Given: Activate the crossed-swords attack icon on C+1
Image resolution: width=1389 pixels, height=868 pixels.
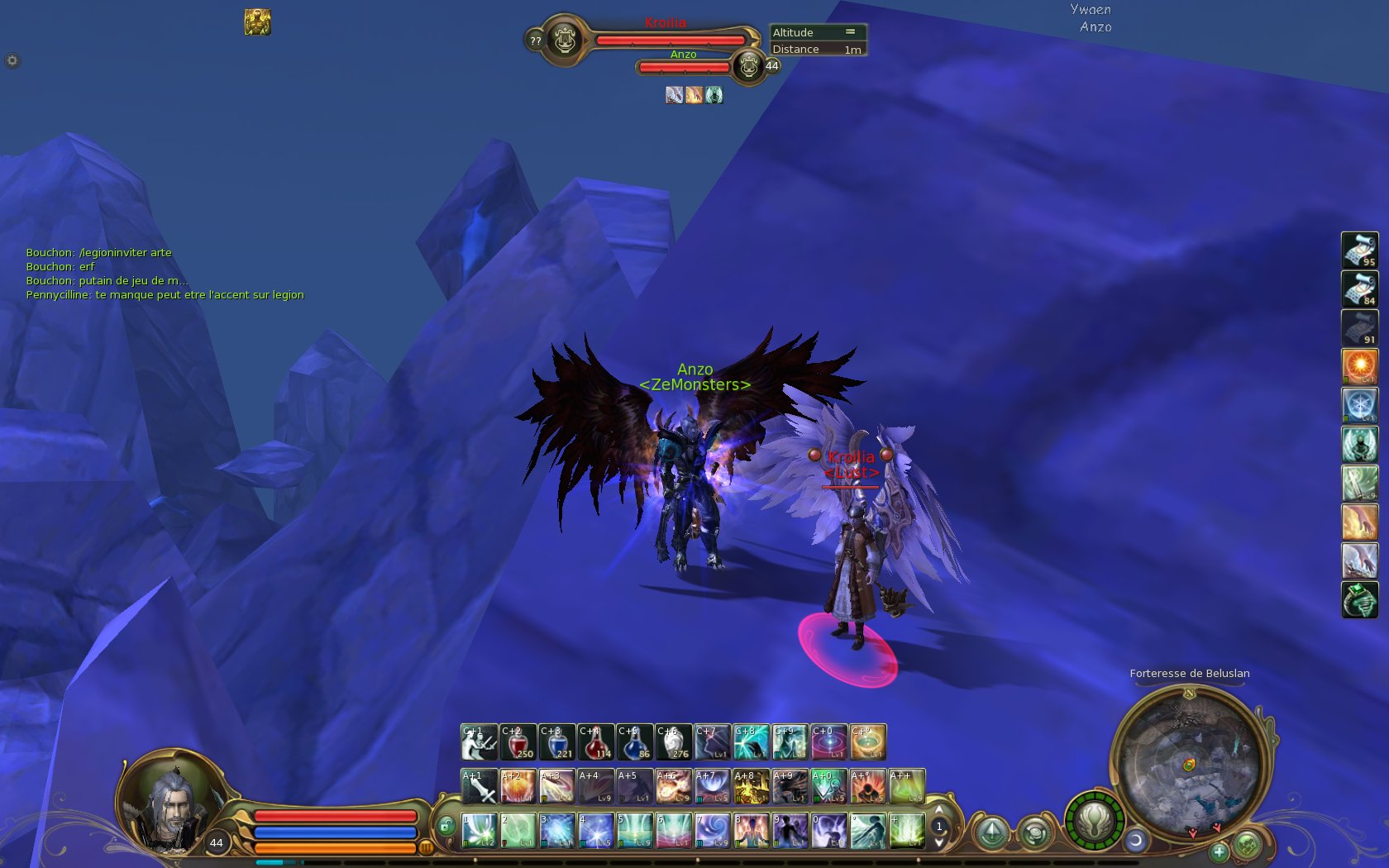Looking at the screenshot, I should coord(479,742).
